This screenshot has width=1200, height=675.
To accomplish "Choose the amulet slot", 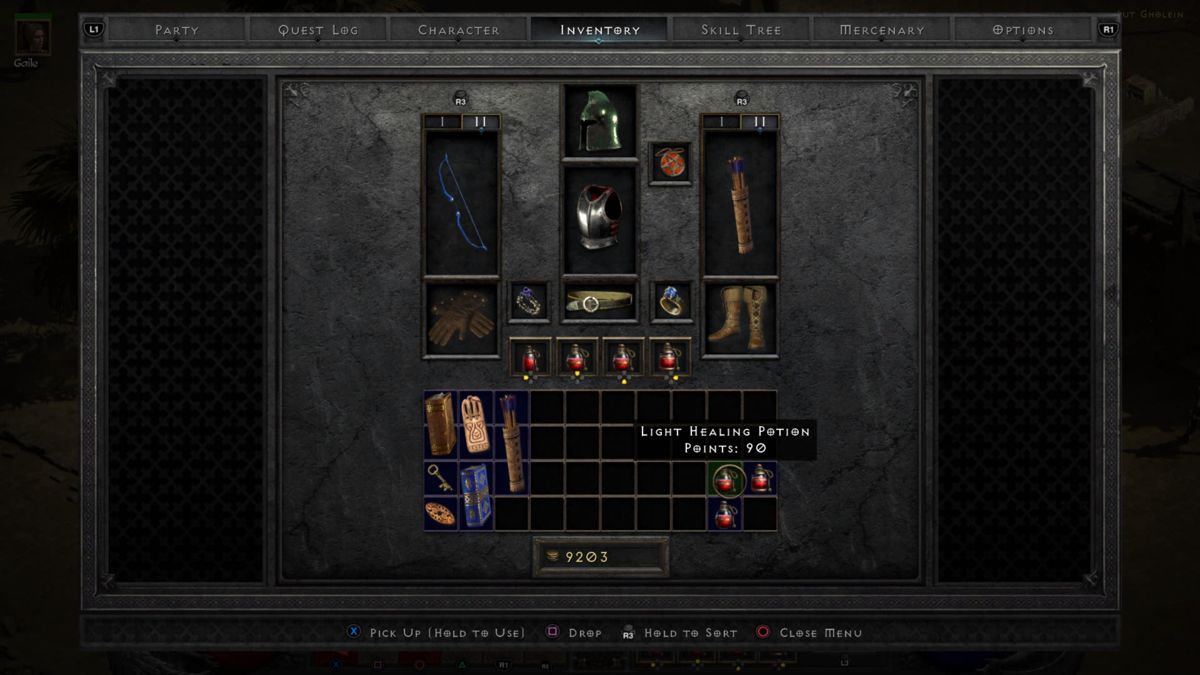I will point(671,162).
